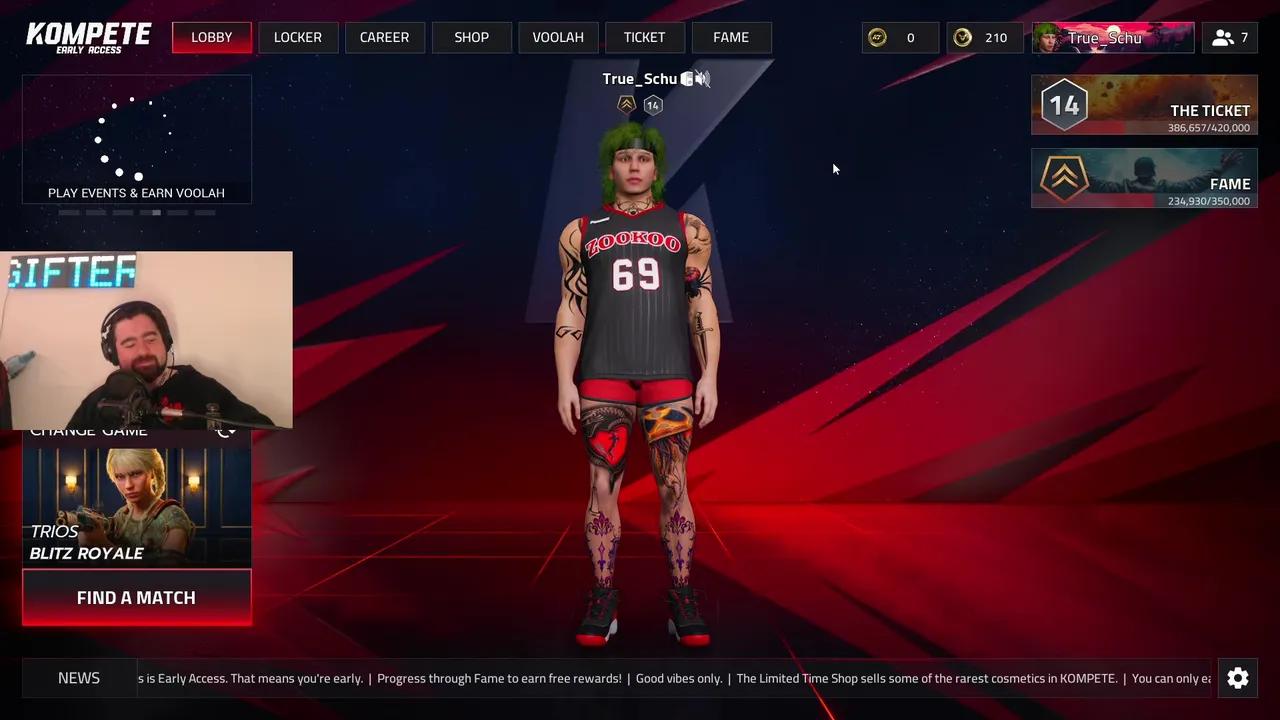This screenshot has height=720, width=1280.
Task: Click the hexagonal level 14 badge
Action: click(653, 105)
